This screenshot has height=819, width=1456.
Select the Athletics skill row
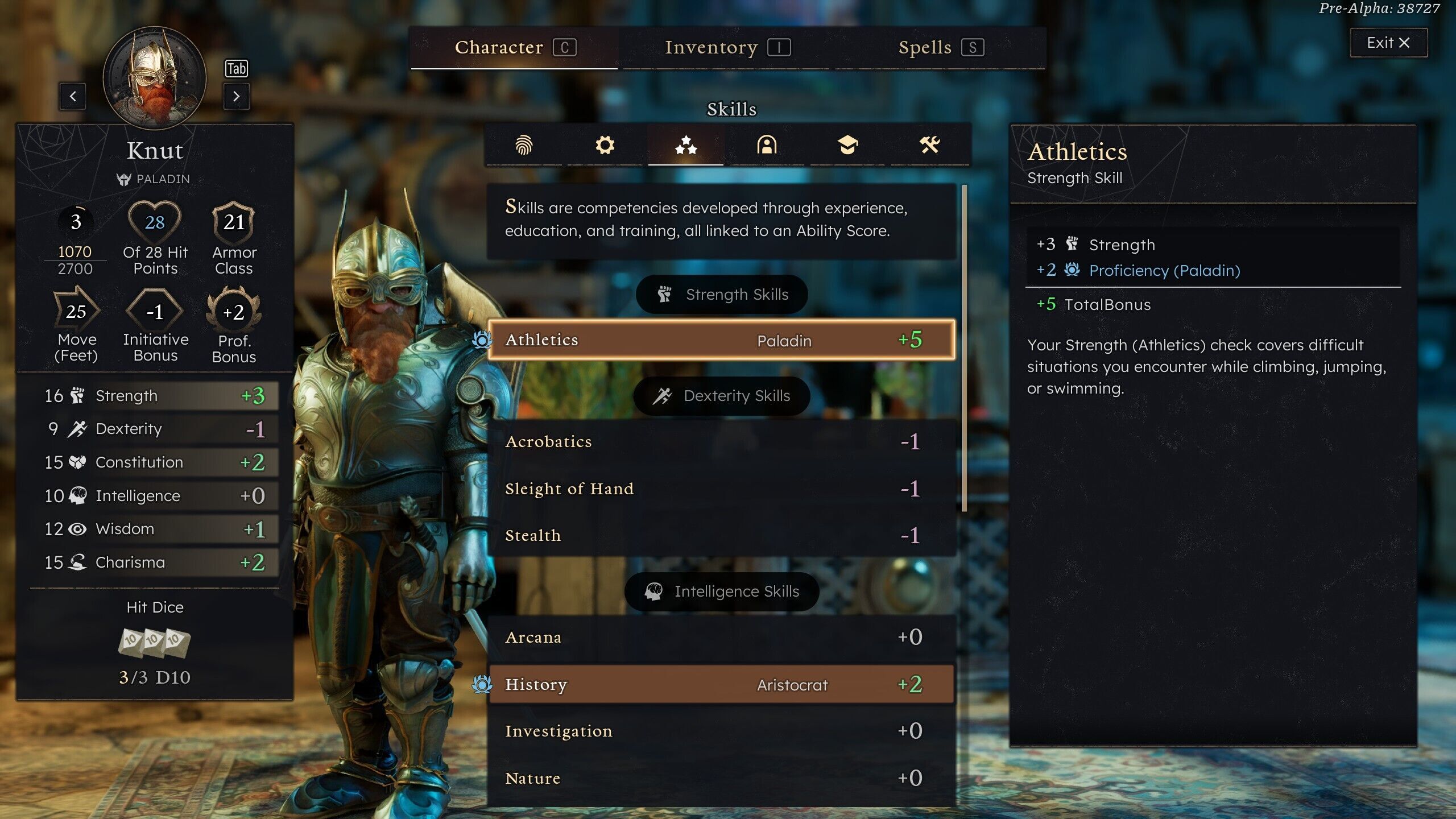click(x=721, y=340)
